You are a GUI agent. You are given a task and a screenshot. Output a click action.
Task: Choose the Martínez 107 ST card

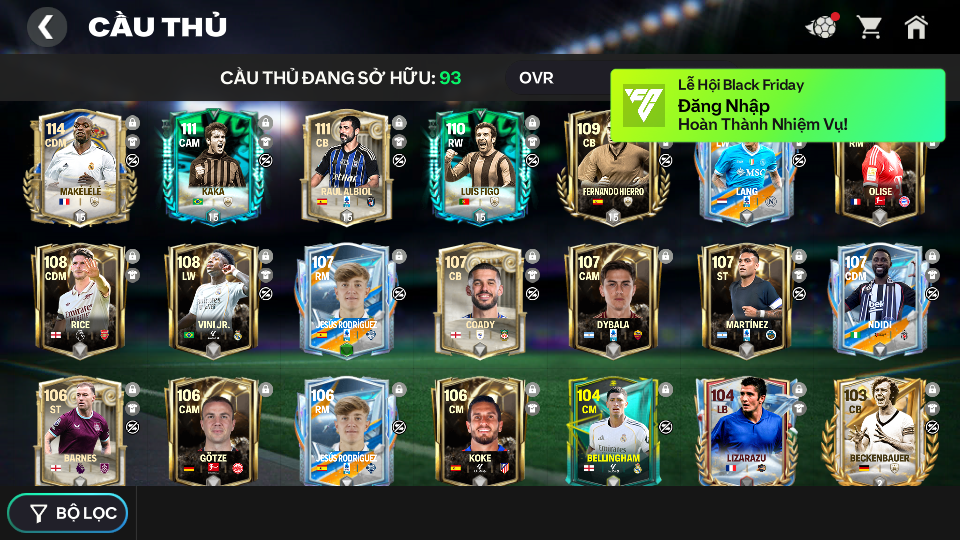(746, 300)
